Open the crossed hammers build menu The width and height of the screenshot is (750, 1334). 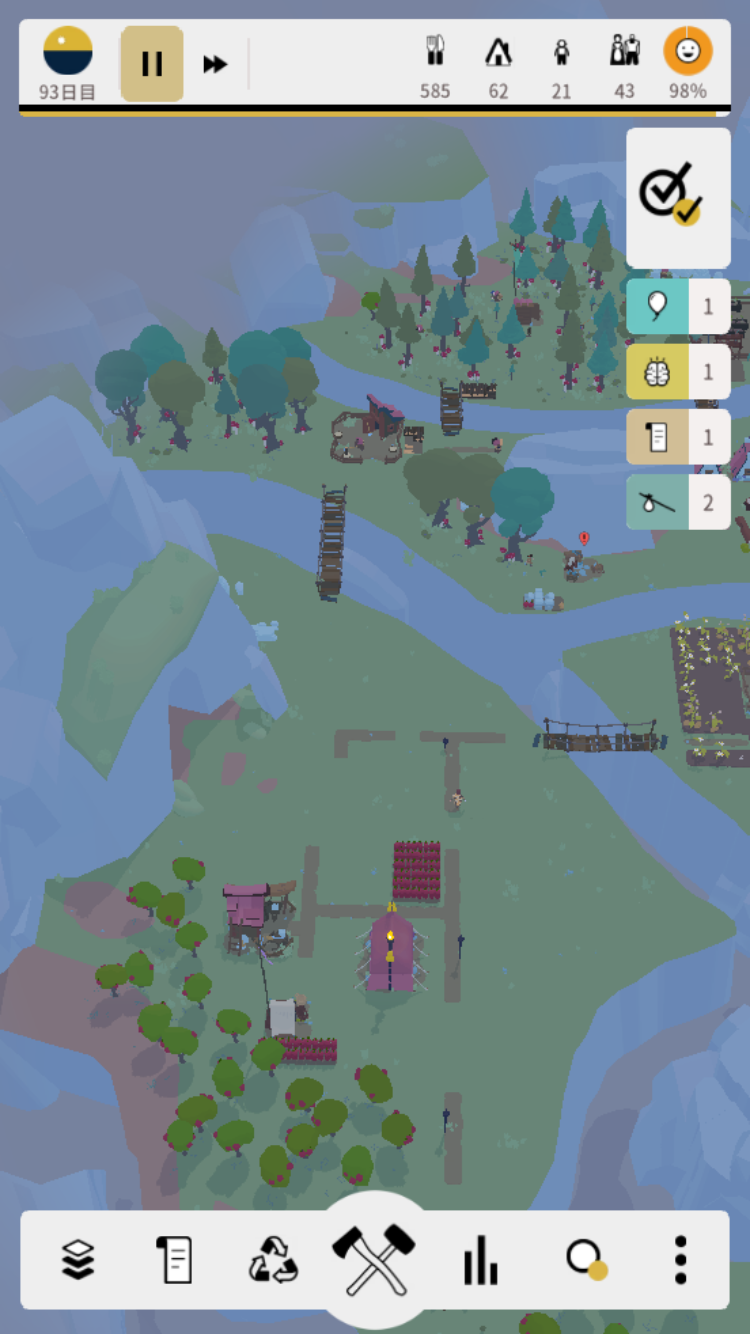(374, 1259)
